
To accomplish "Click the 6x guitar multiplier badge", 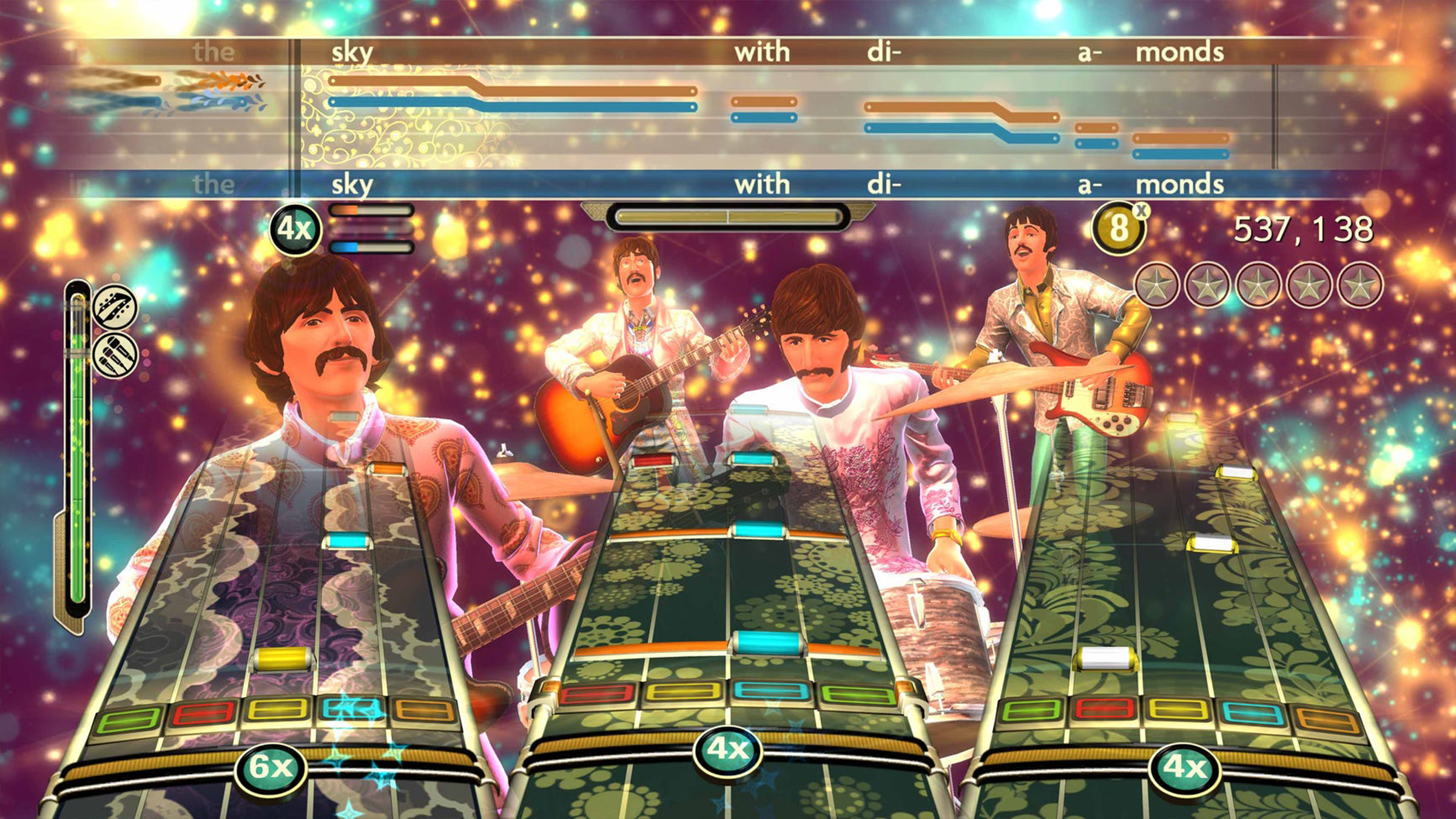I will [271, 767].
